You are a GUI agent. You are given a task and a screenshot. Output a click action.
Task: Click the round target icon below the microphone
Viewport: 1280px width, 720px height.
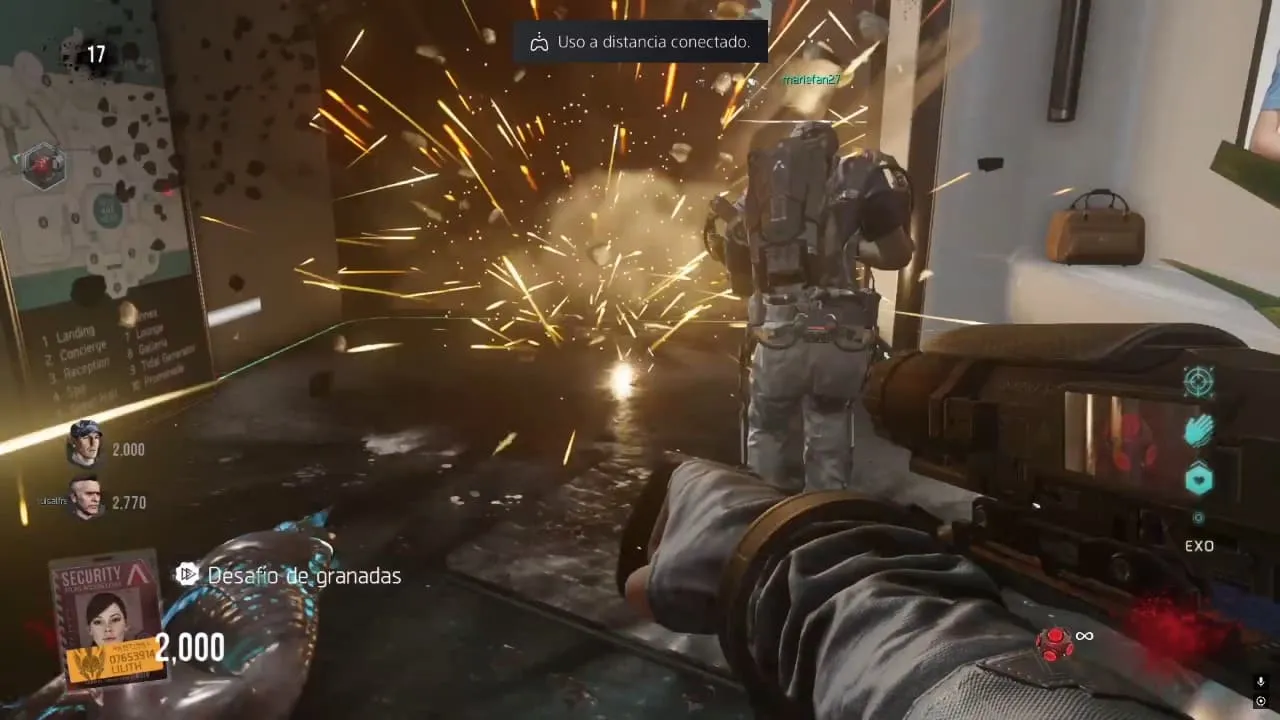(x=1260, y=701)
